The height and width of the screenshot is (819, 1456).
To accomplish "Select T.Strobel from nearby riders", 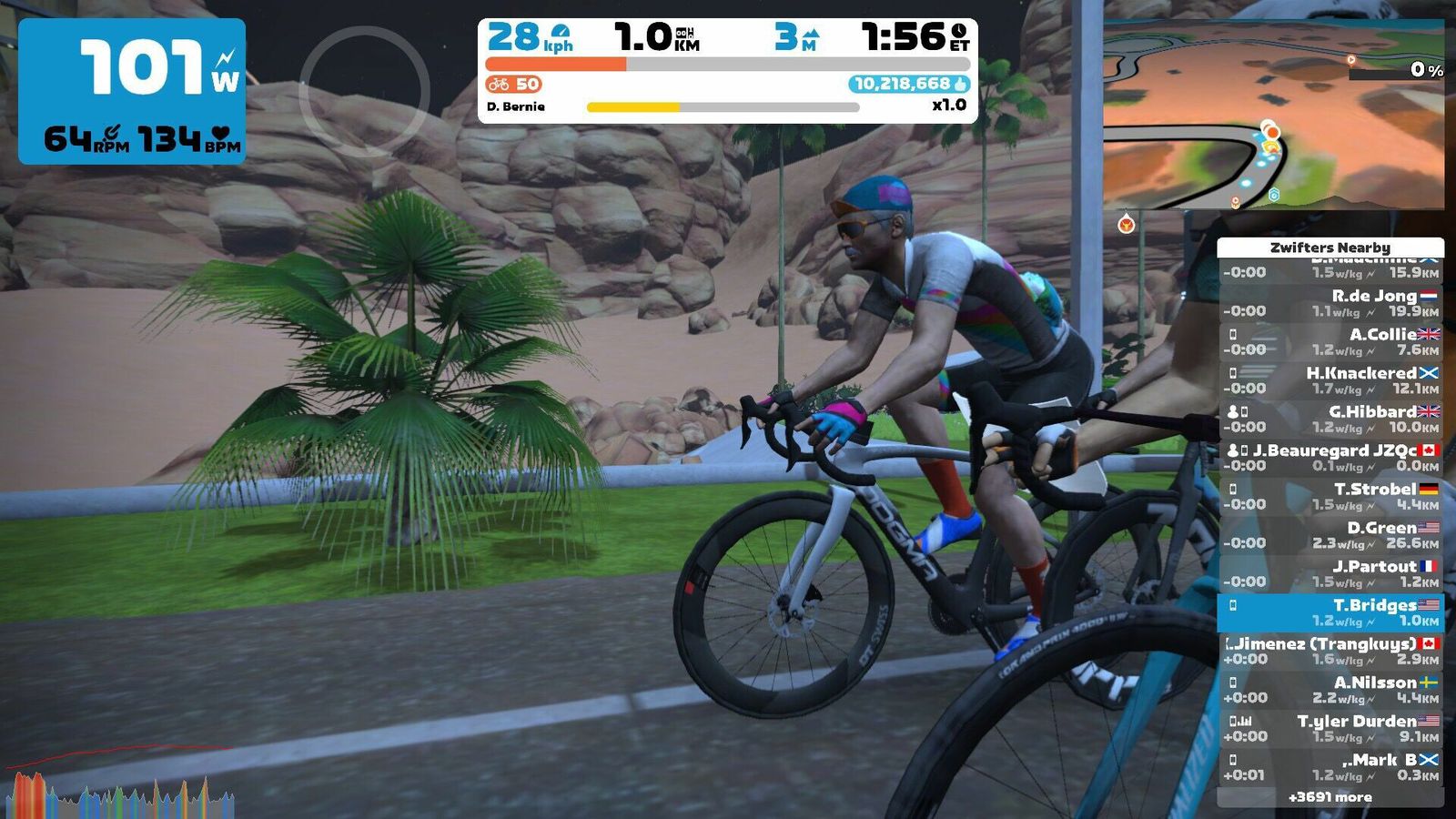I will click(x=1330, y=497).
